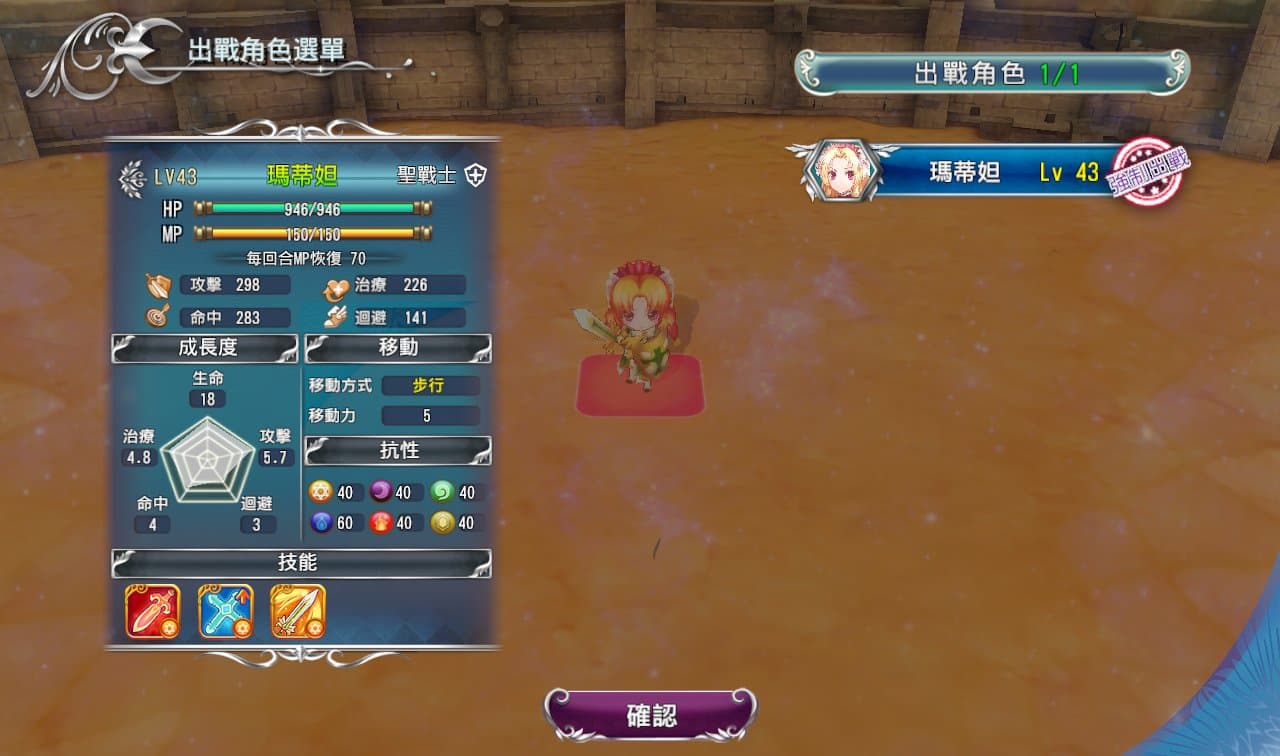Switch to the 移動 panel tab
Screen dimensions: 1280x756
tap(397, 347)
